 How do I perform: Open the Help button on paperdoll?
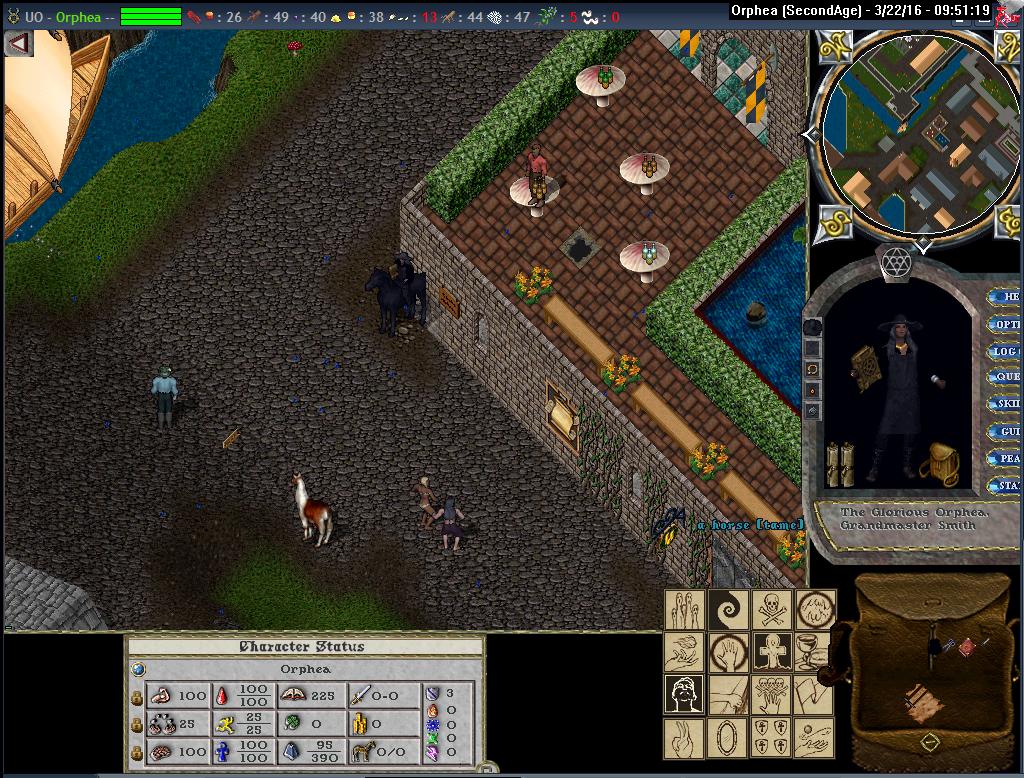pyautogui.click(x=1005, y=297)
